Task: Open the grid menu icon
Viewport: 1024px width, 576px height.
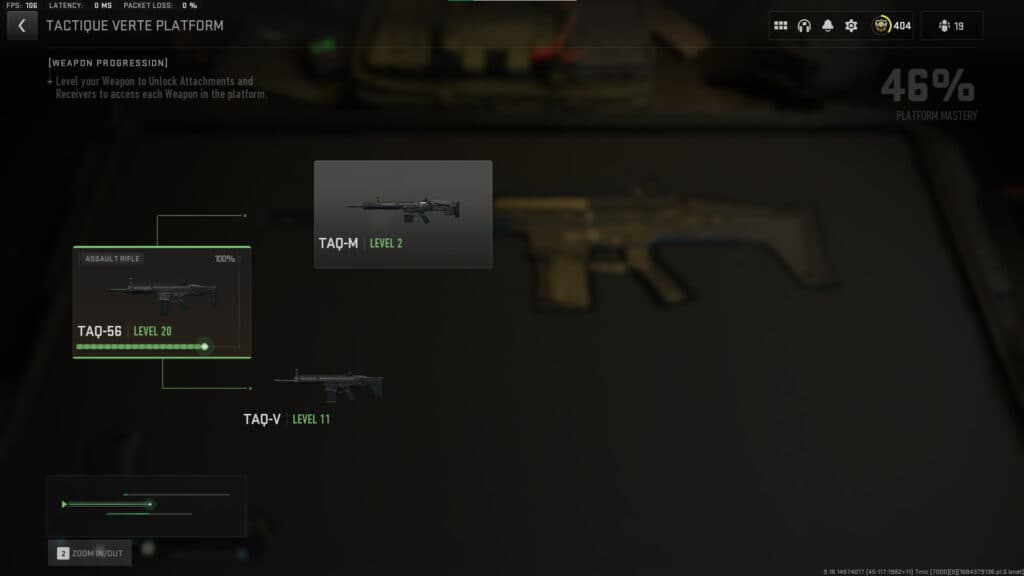Action: (x=781, y=26)
